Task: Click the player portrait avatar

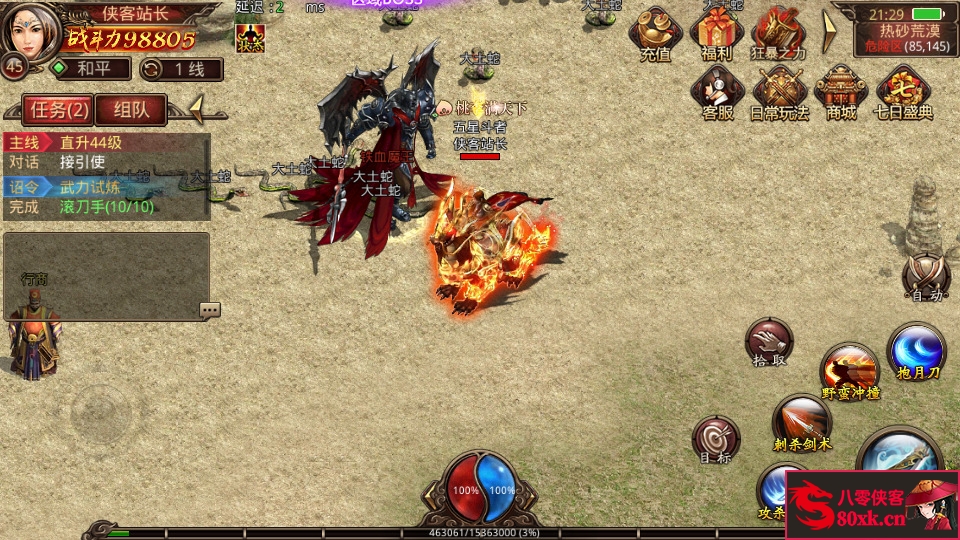Action: (x=32, y=30)
